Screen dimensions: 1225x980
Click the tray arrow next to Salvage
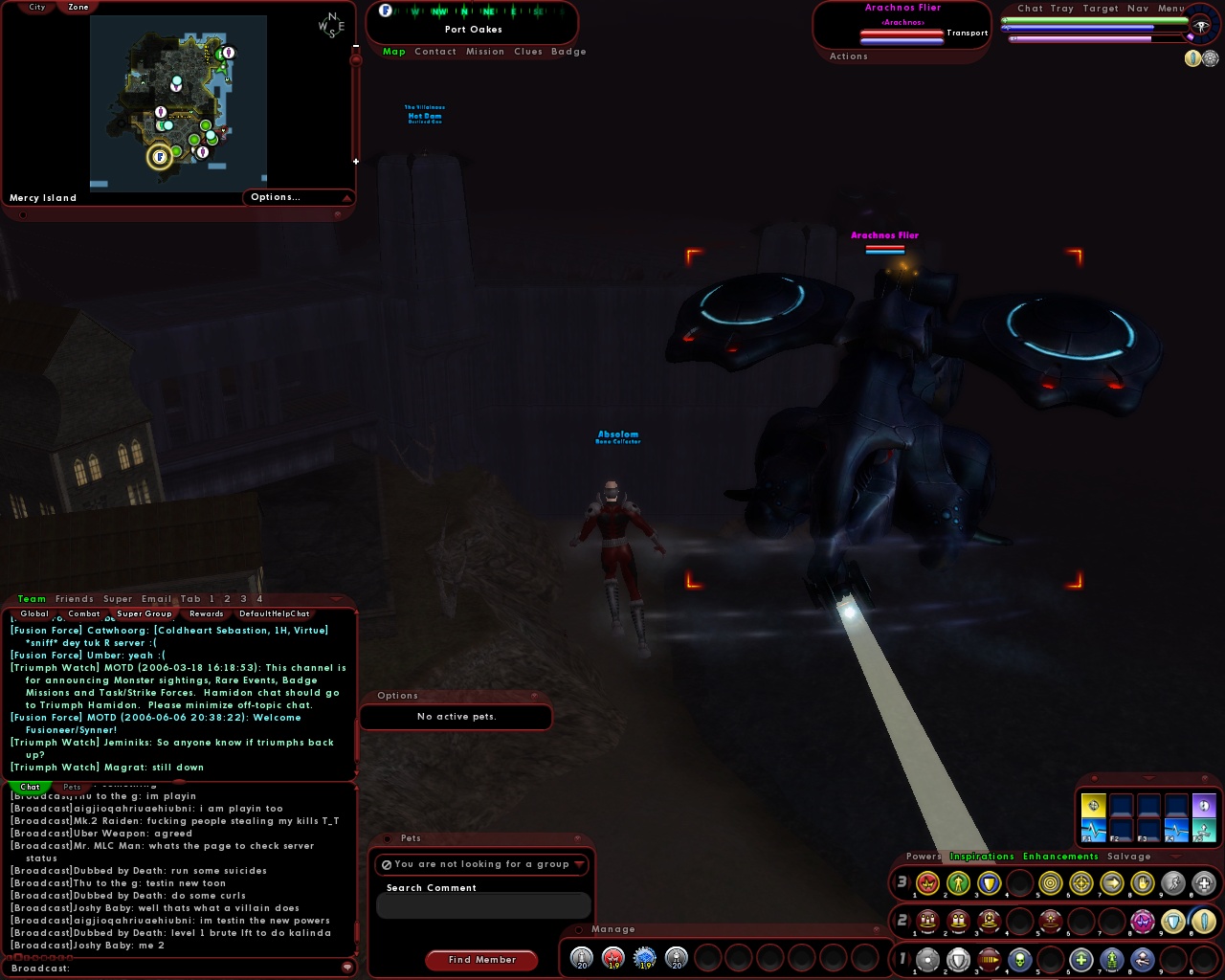(1176, 857)
